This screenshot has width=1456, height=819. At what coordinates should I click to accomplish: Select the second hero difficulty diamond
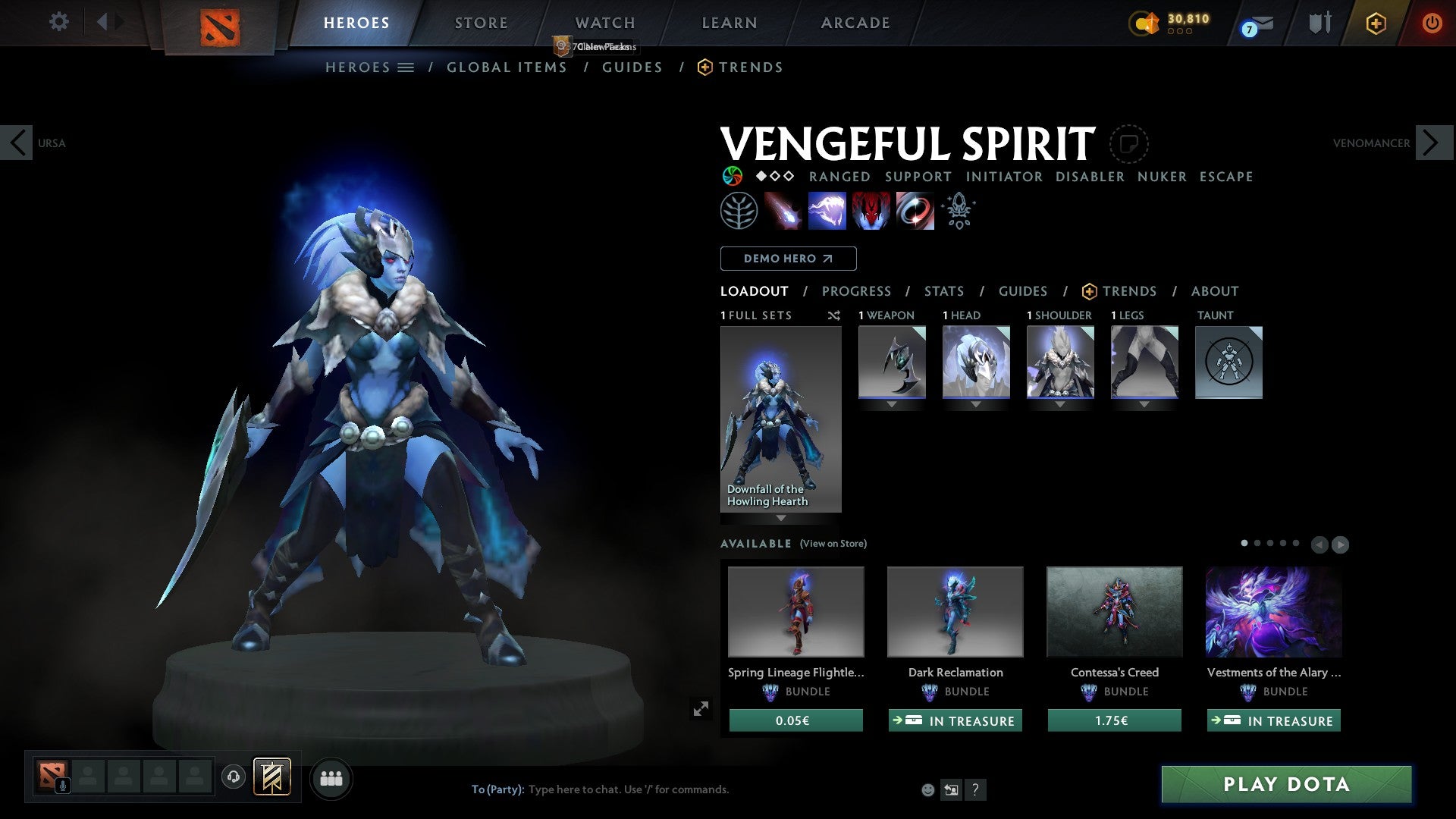point(773,176)
